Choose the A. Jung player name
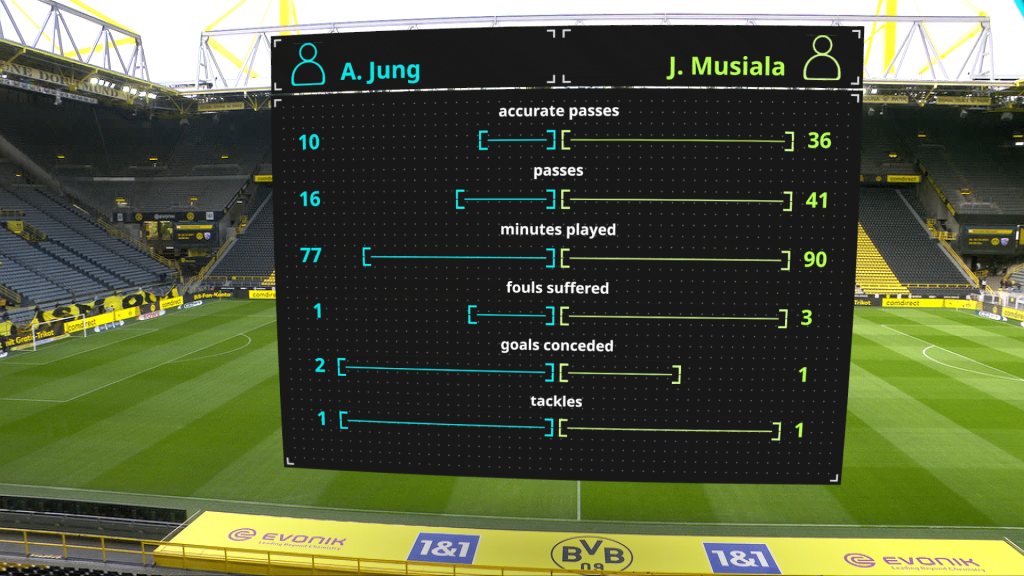The height and width of the screenshot is (576, 1024). pyautogui.click(x=380, y=71)
